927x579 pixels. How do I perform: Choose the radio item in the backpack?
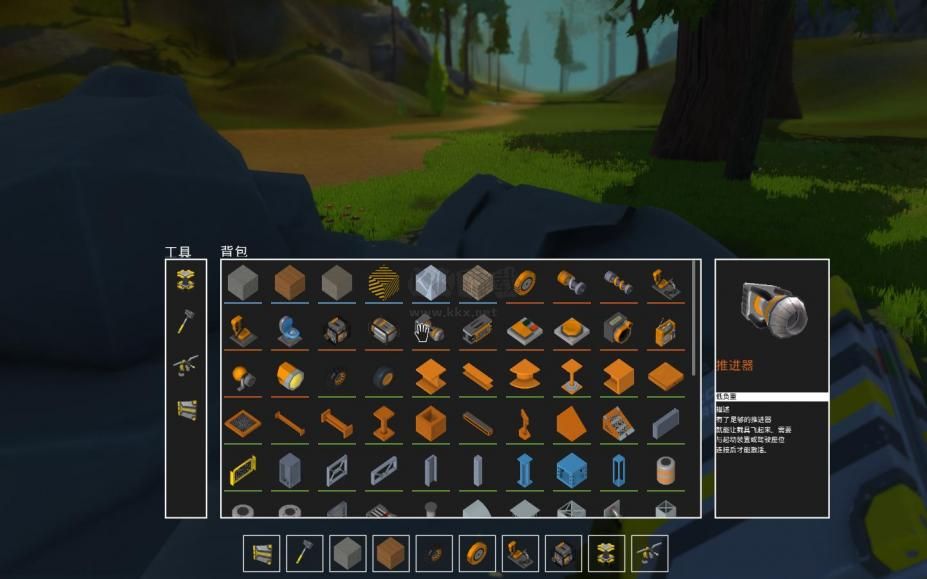tap(665, 329)
